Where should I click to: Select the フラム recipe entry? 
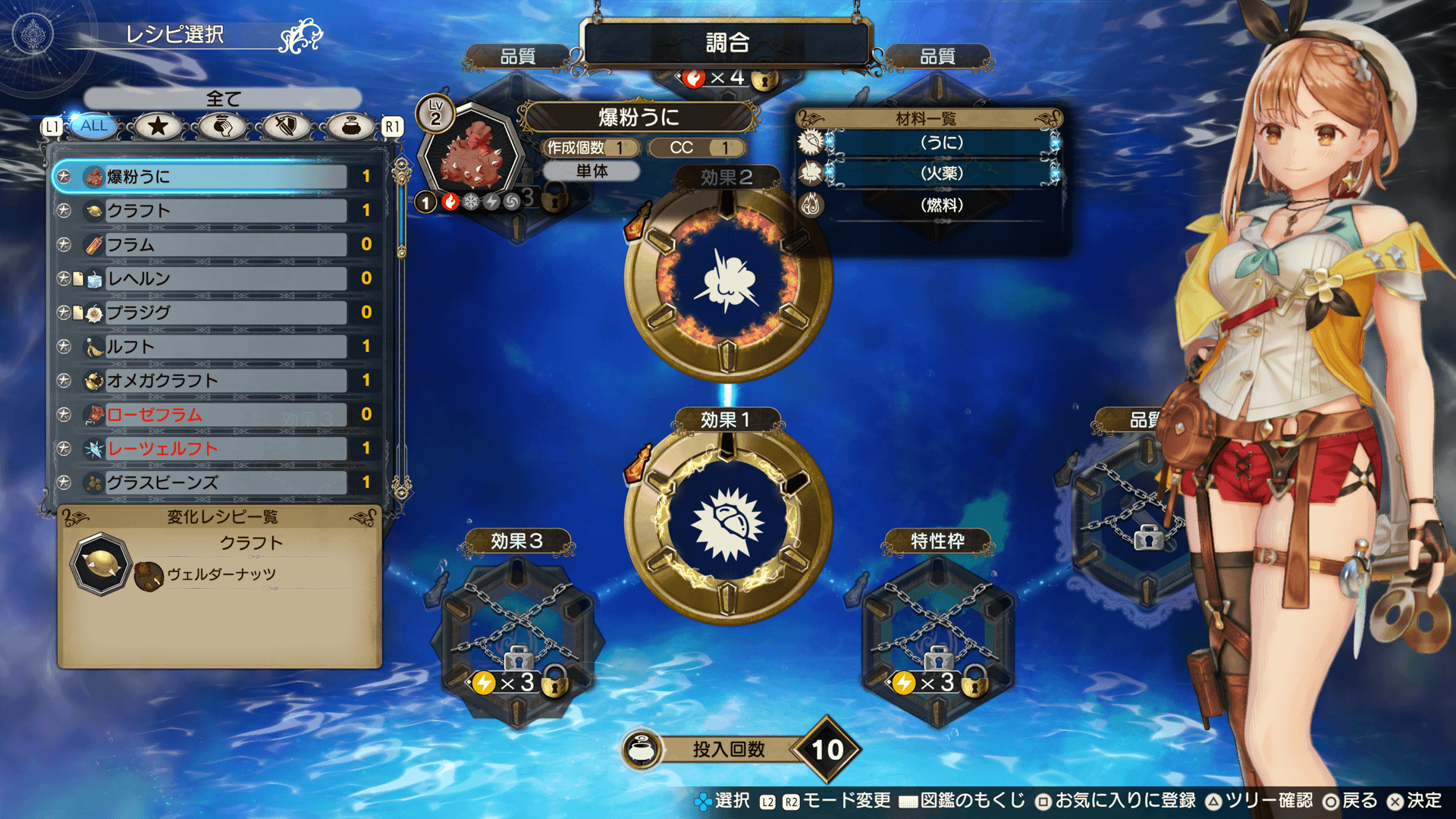[220, 244]
